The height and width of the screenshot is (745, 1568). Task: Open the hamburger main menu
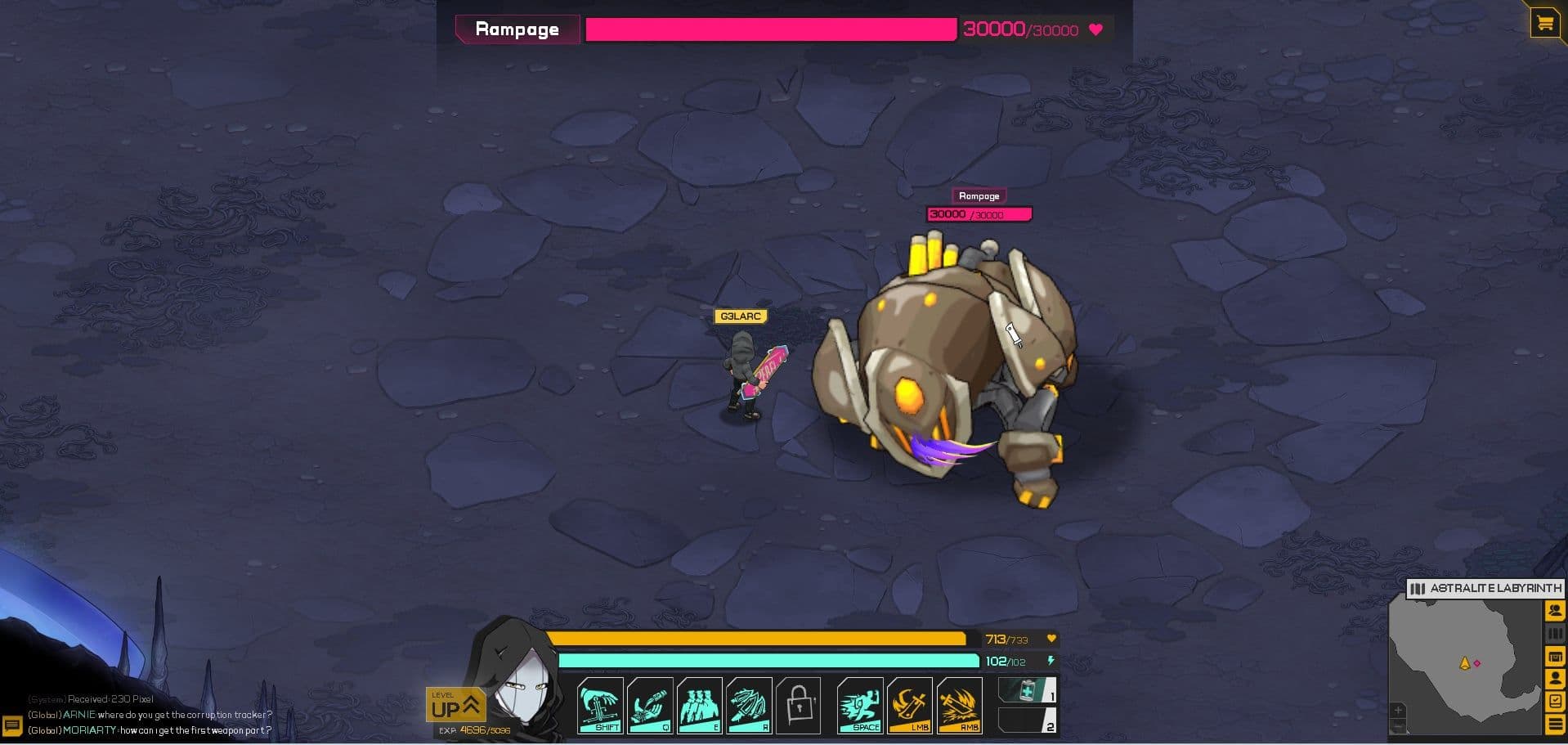tap(1554, 725)
